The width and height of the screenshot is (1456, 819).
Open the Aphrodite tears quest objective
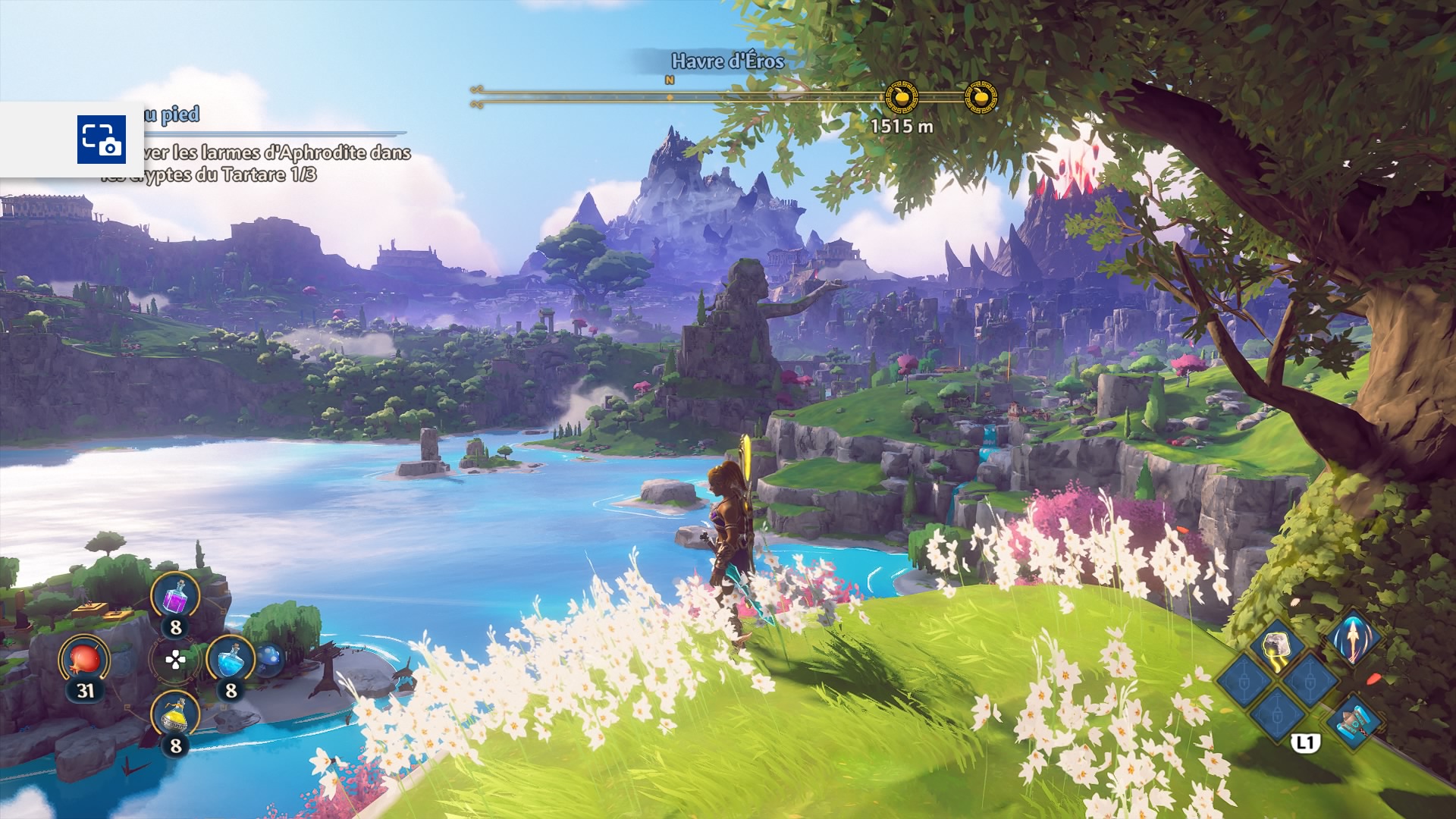click(x=258, y=163)
